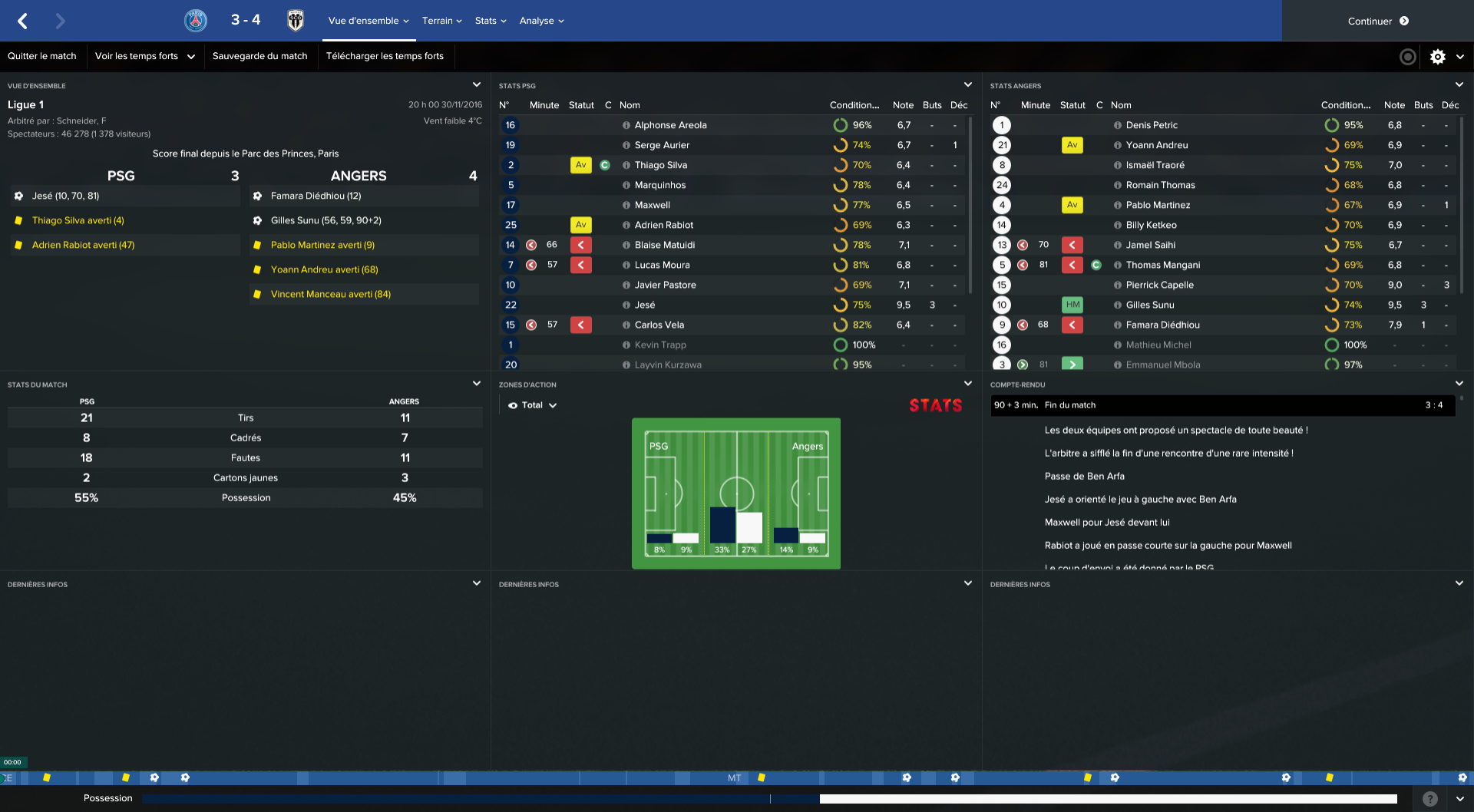This screenshot has height=812, width=1474.
Task: Click the back navigation arrow
Action: click(x=22, y=21)
